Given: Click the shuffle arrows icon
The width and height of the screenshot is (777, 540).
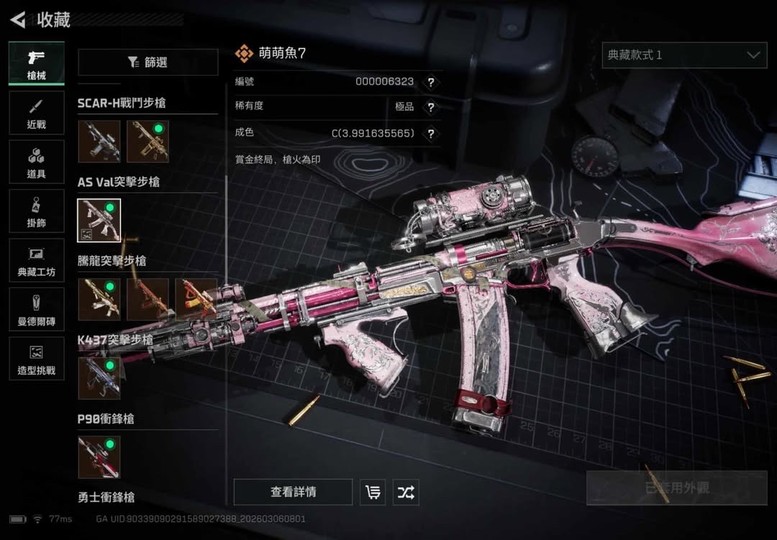Looking at the screenshot, I should [x=406, y=492].
